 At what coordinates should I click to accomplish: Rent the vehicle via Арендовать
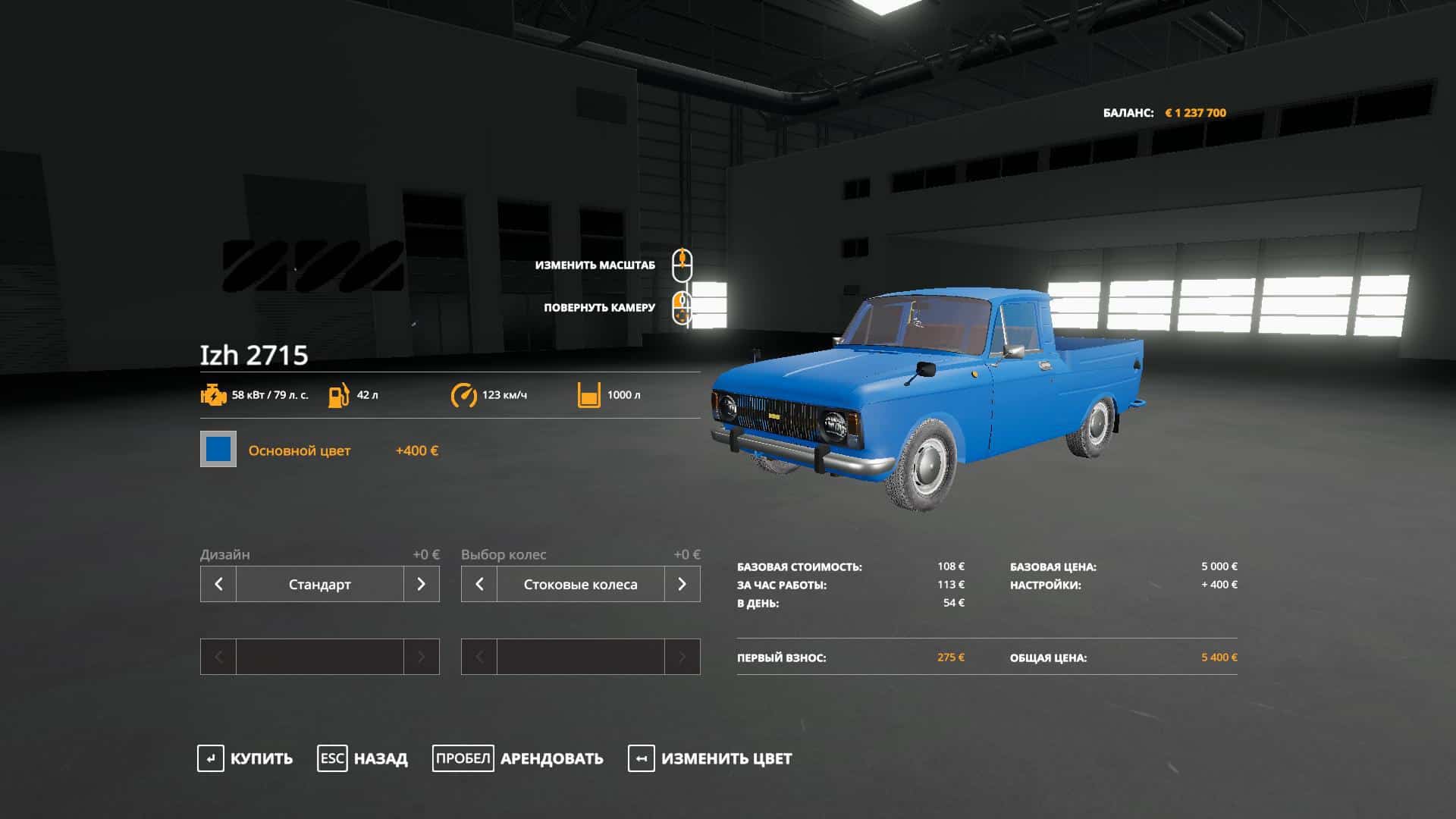pos(518,758)
